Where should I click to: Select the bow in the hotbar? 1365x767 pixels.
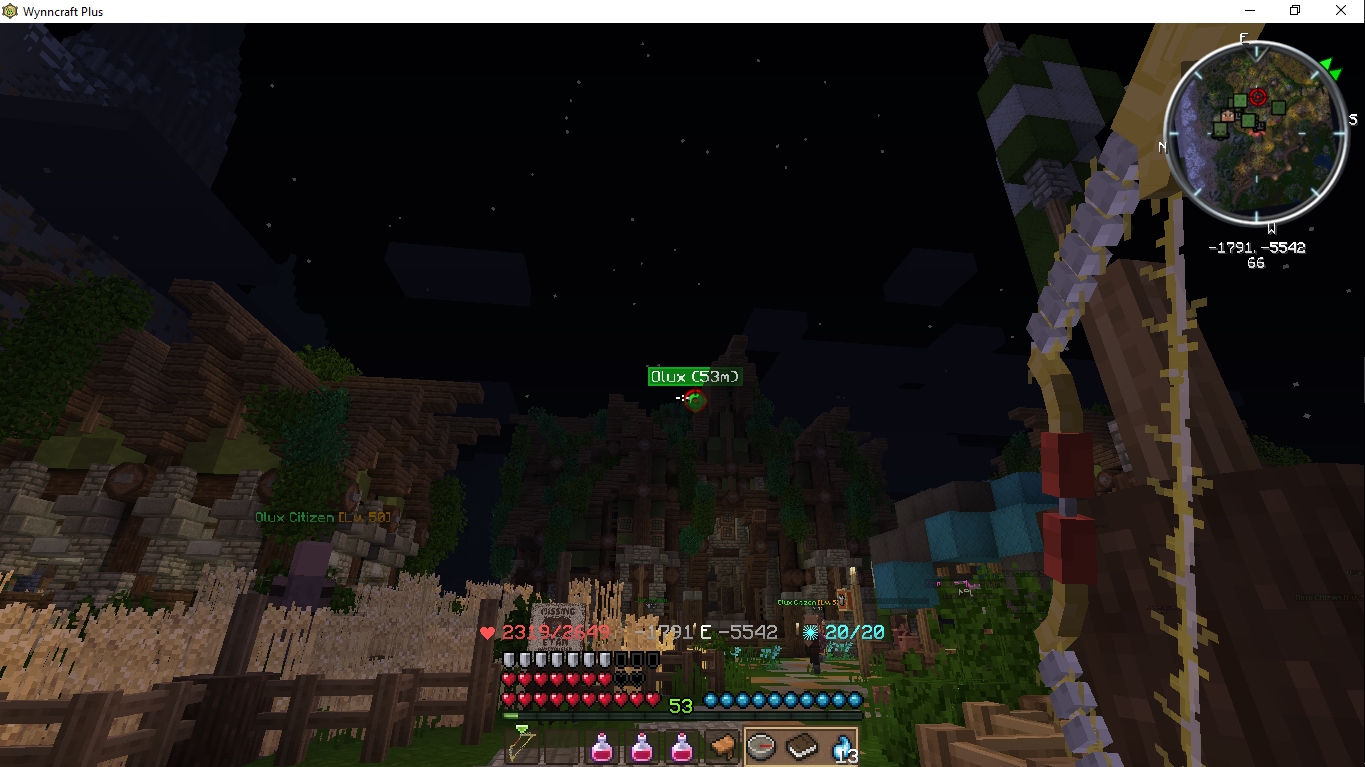pyautogui.click(x=520, y=745)
